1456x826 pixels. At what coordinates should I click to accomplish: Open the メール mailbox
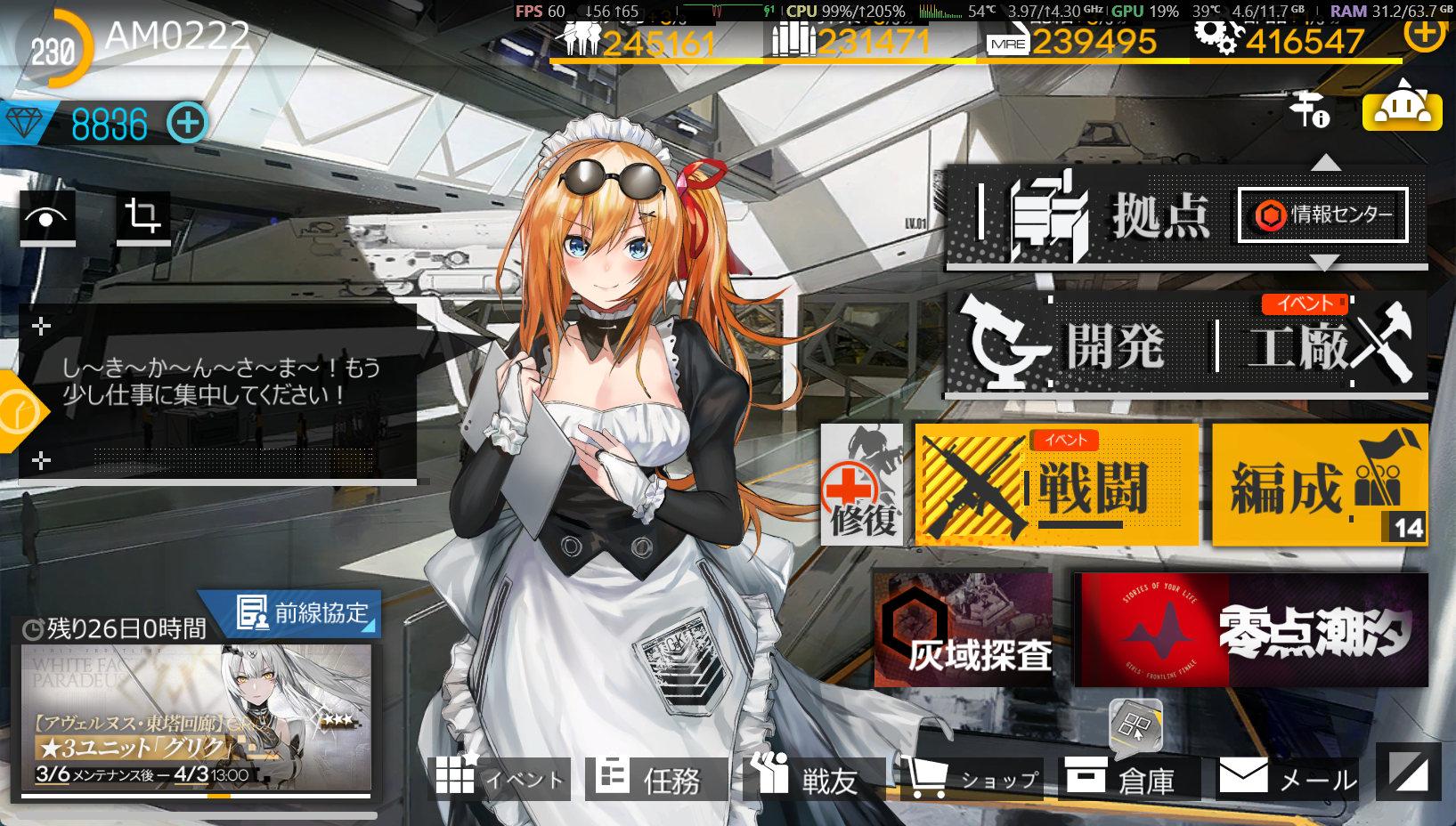tap(1288, 779)
